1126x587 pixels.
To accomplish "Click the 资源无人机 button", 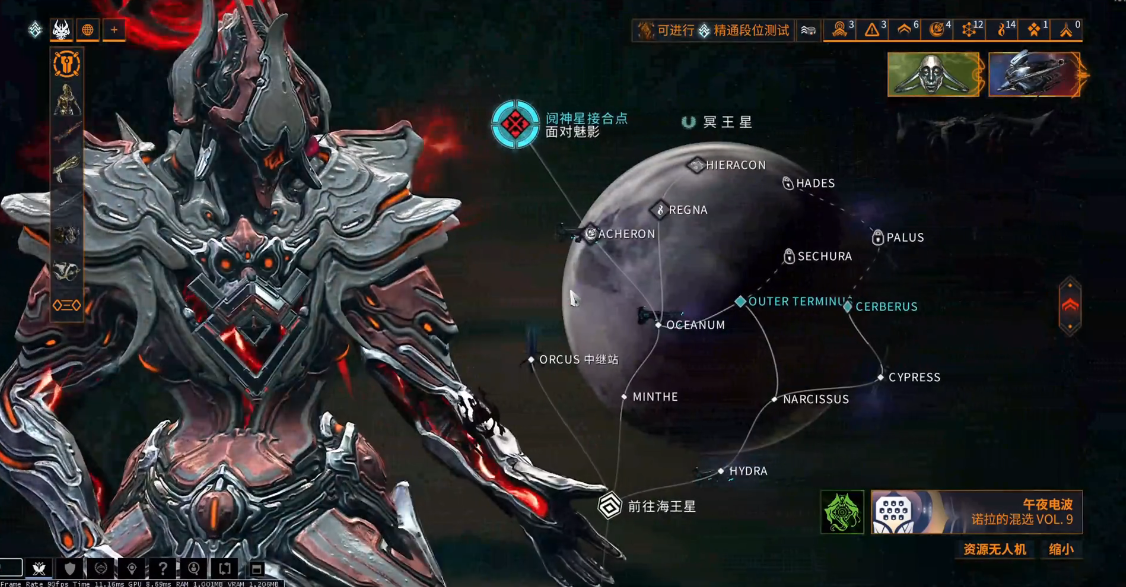I will (x=994, y=549).
